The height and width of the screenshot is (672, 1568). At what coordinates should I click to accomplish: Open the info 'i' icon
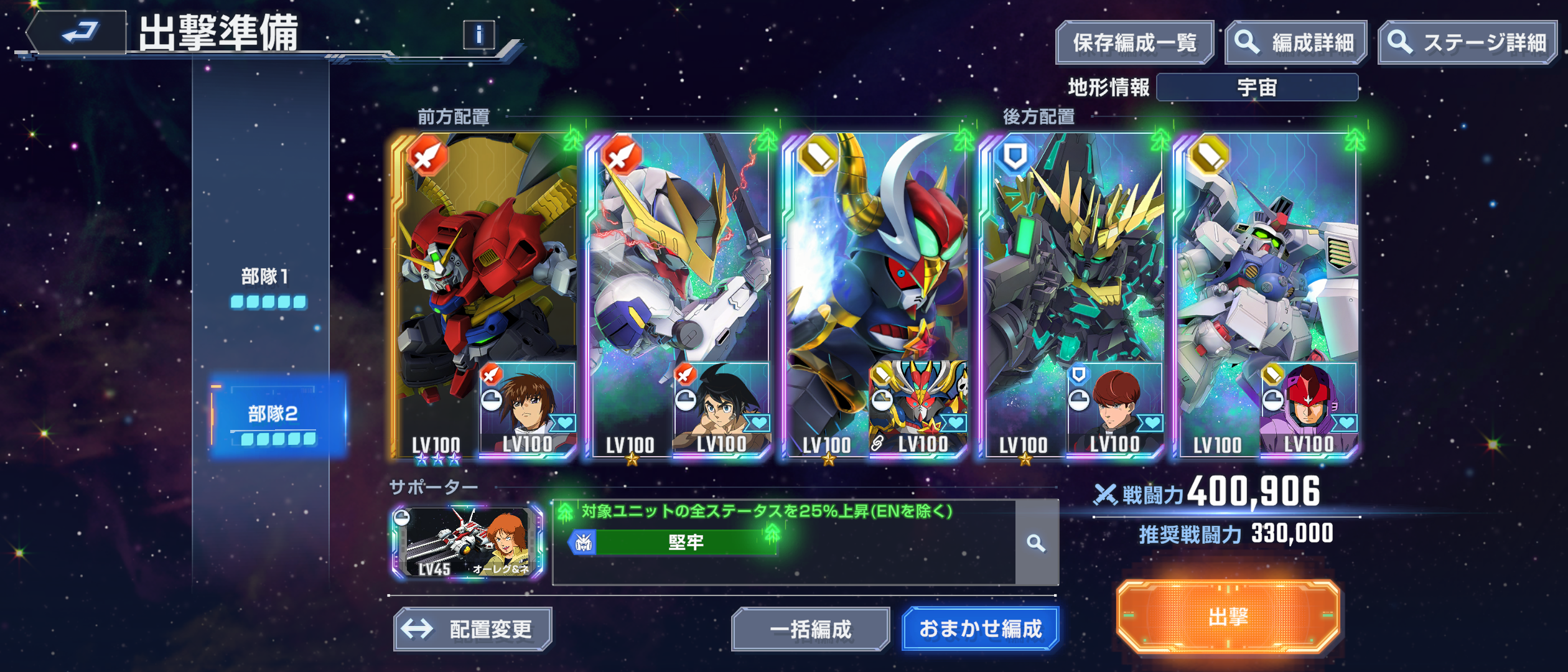tap(478, 35)
